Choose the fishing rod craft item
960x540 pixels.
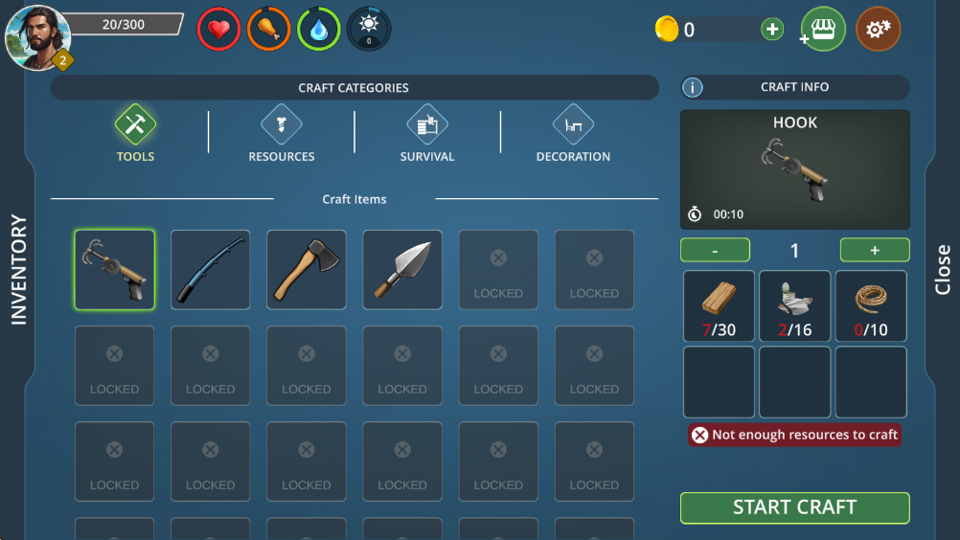pos(210,269)
